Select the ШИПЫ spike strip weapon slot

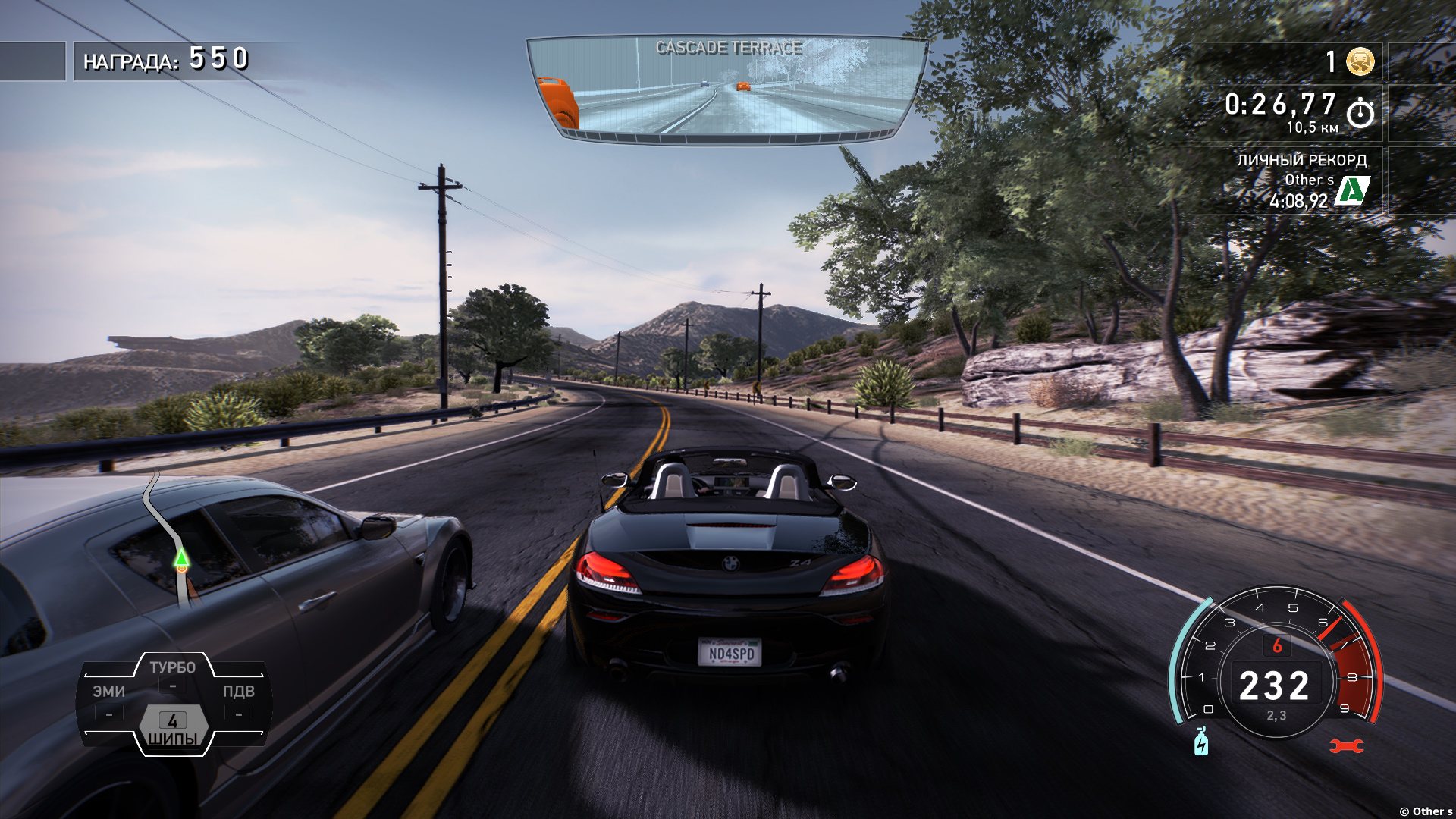click(173, 728)
